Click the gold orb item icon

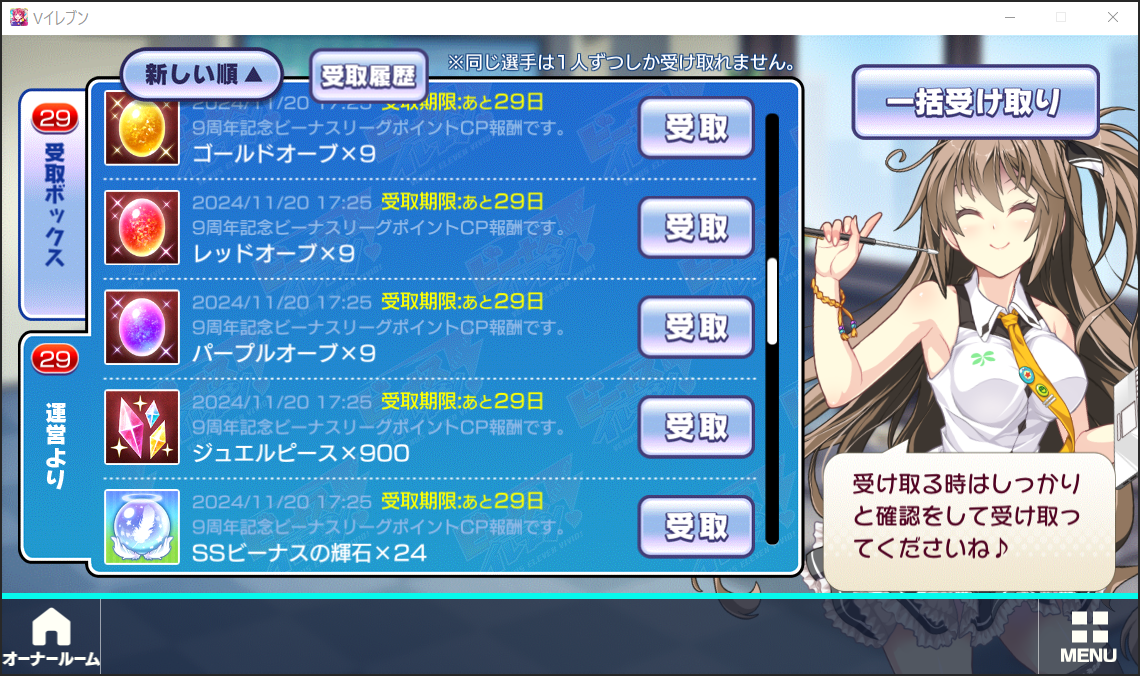[x=142, y=128]
